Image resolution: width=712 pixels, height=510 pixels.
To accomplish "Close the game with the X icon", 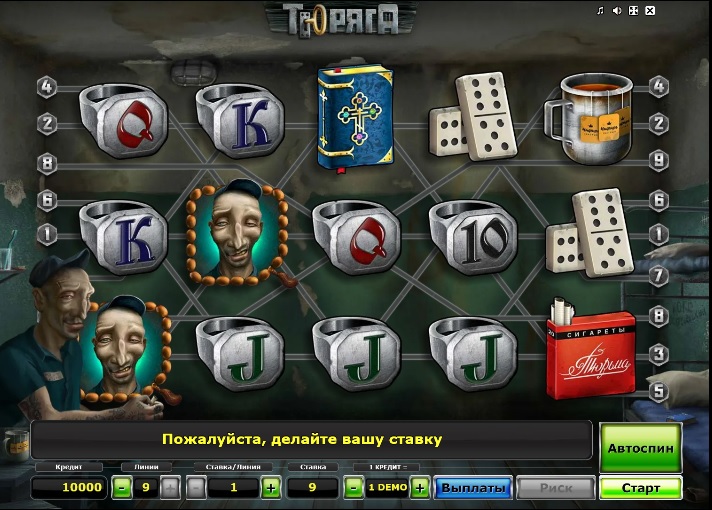I will pyautogui.click(x=651, y=11).
